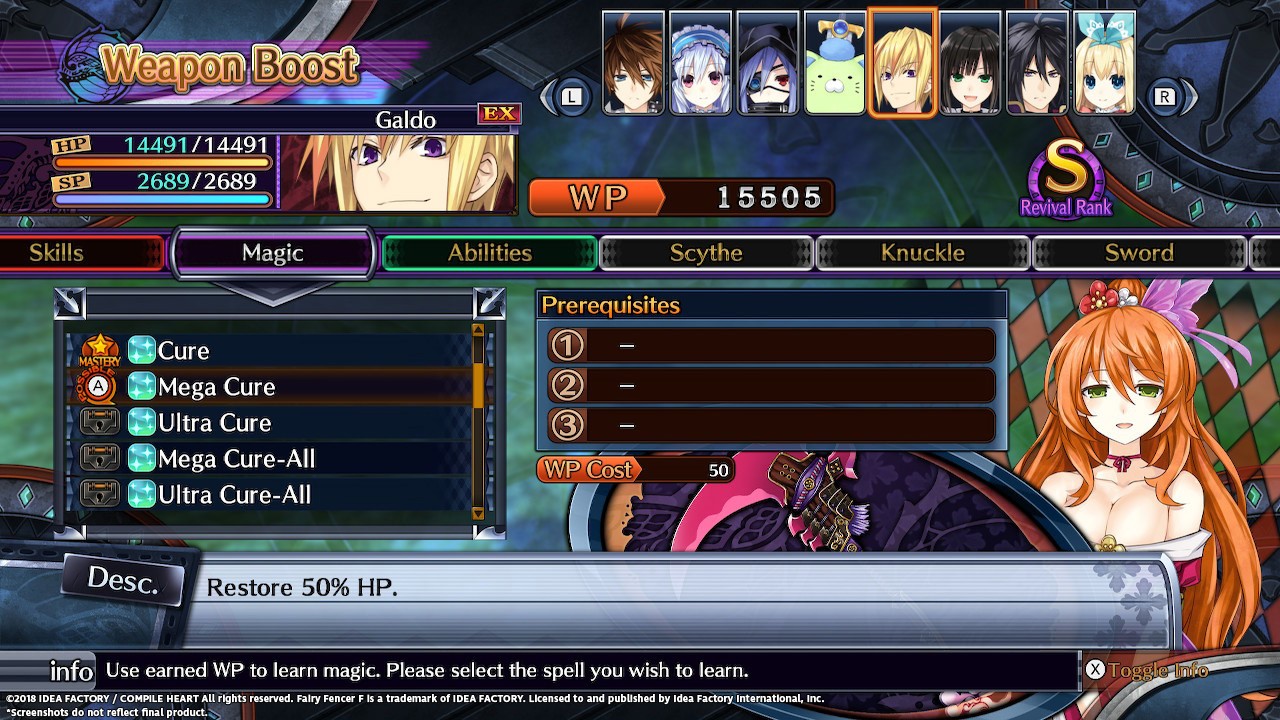
Task: Choose the Knuckle weapon tab
Action: [923, 253]
